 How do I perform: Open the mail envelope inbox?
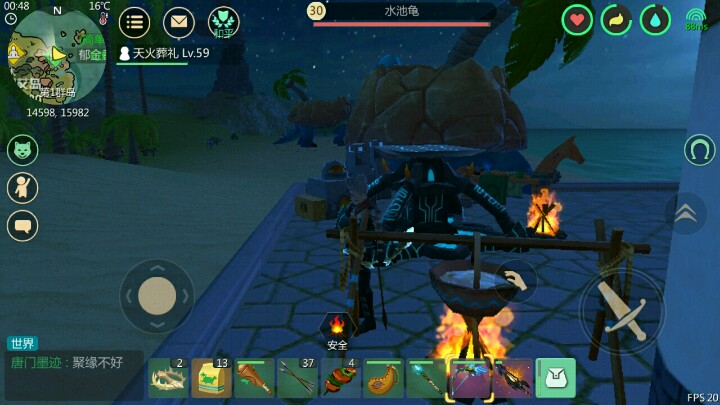click(x=178, y=21)
